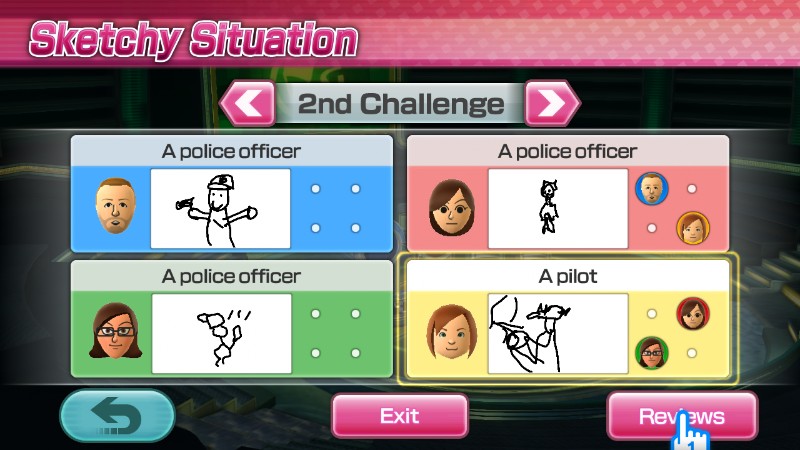The image size is (800, 450).
Task: Click the Exit button
Action: 400,416
